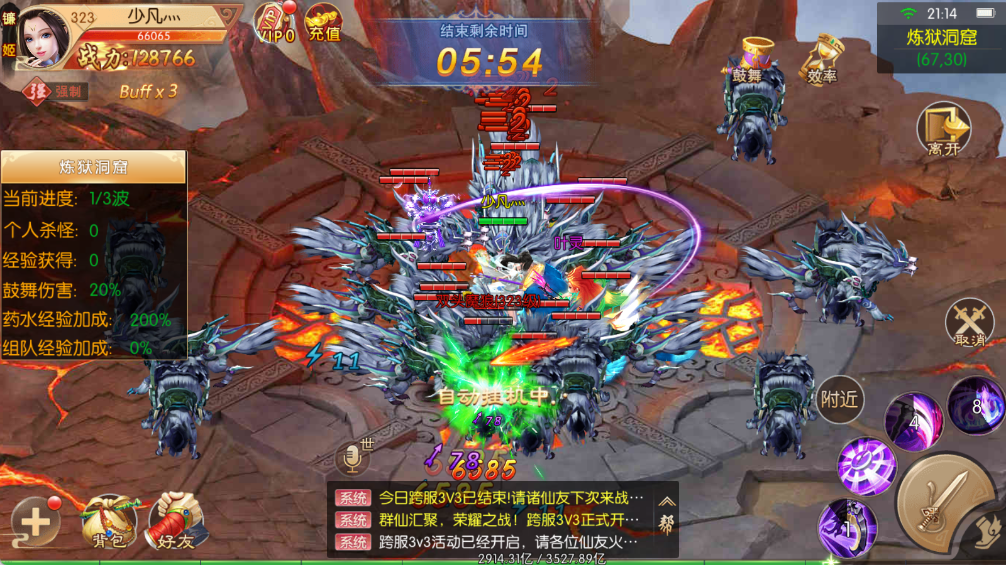This screenshot has height=565, width=1006.
Task: Leave the dungeon with 离开 button
Action: tap(943, 128)
